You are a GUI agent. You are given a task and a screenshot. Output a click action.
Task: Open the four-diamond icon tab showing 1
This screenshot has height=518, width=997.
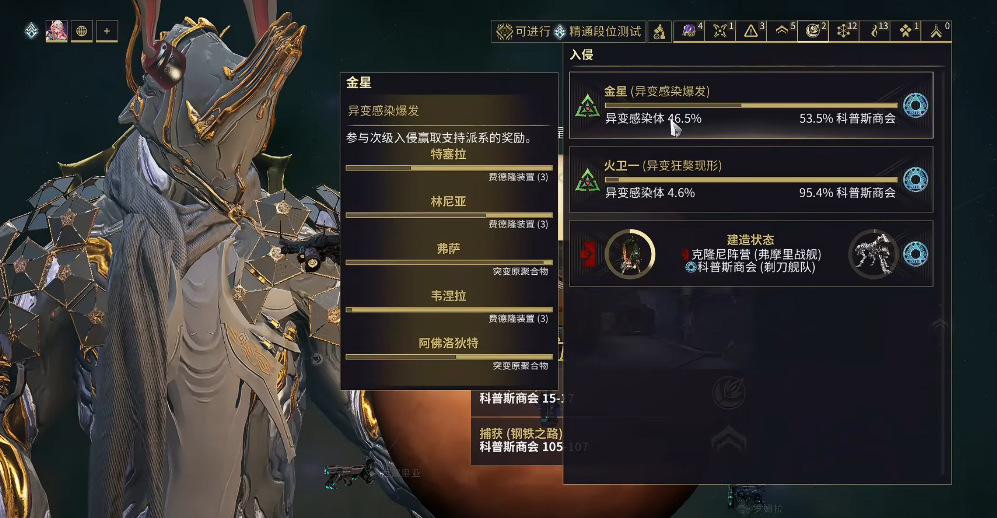906,31
